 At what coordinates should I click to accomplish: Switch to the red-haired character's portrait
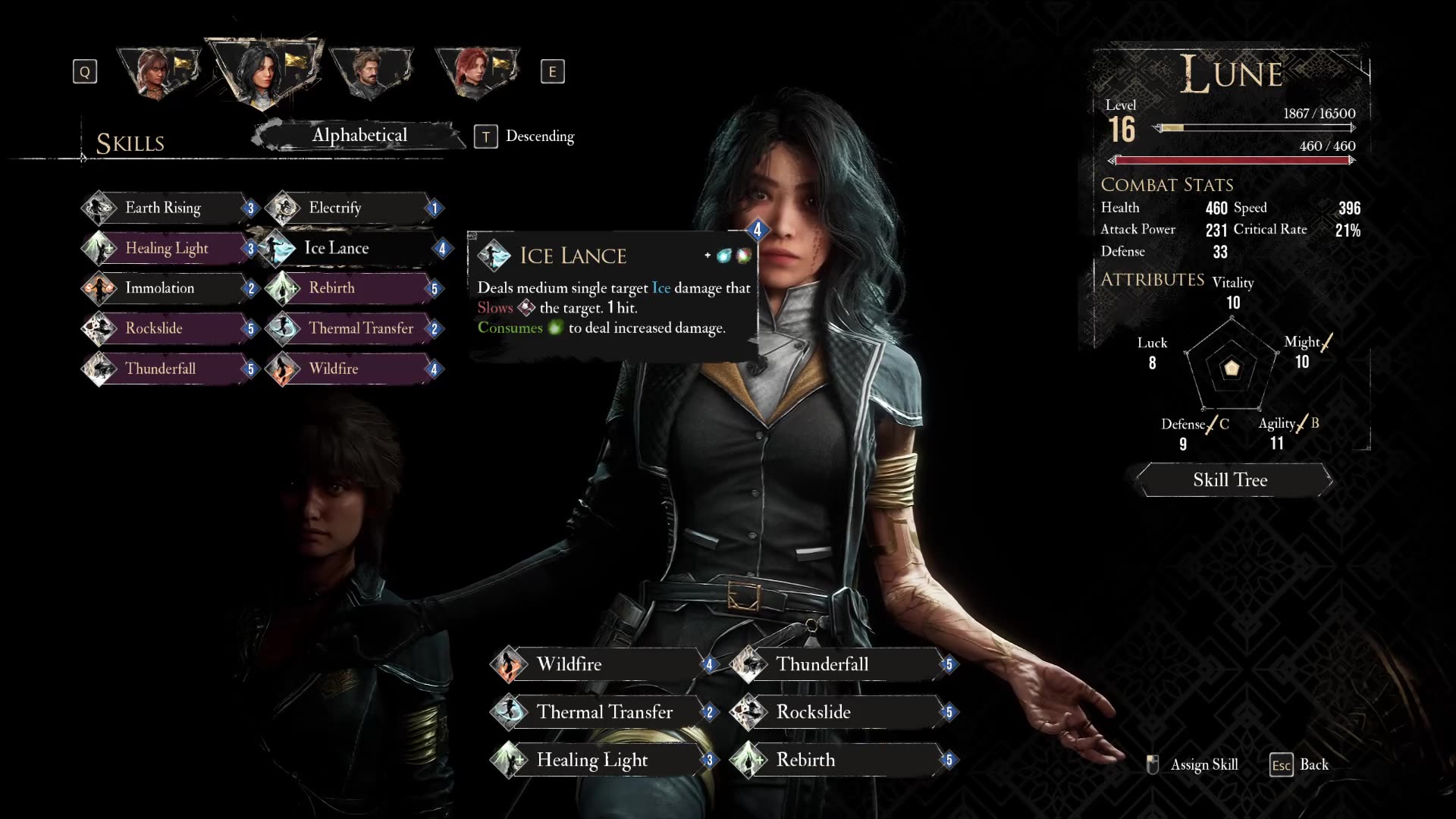tap(475, 72)
